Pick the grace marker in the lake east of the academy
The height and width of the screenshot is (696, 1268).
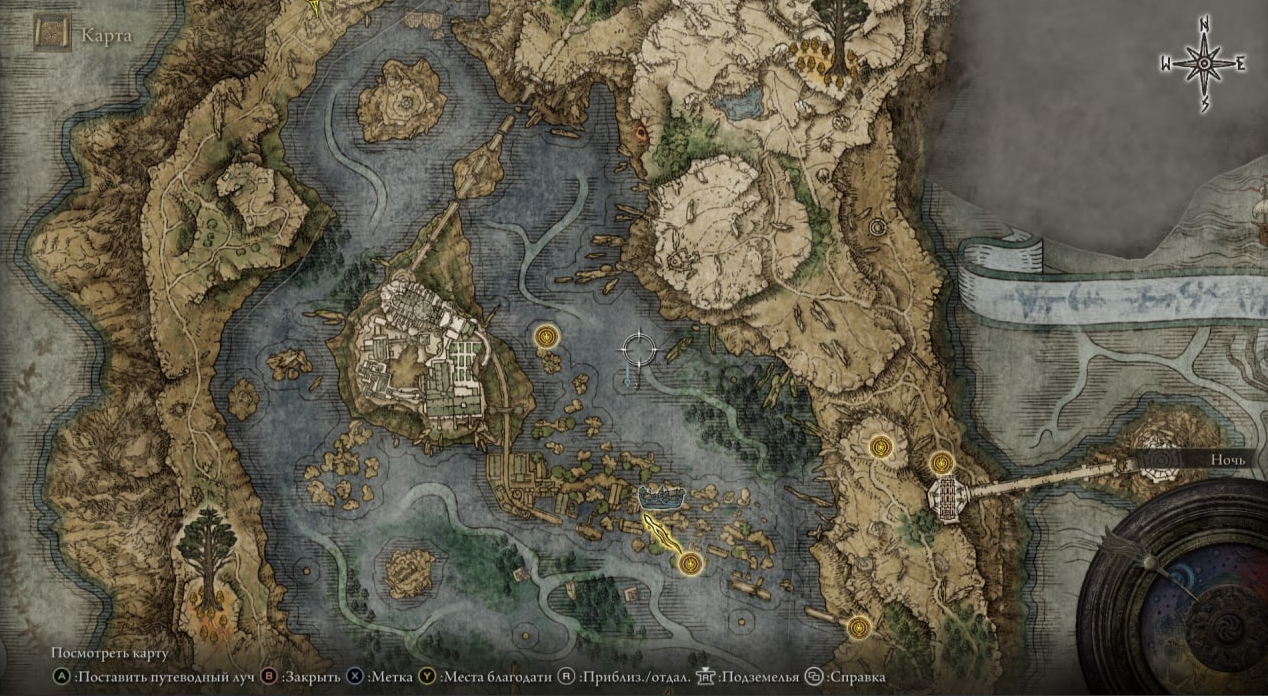coord(546,336)
